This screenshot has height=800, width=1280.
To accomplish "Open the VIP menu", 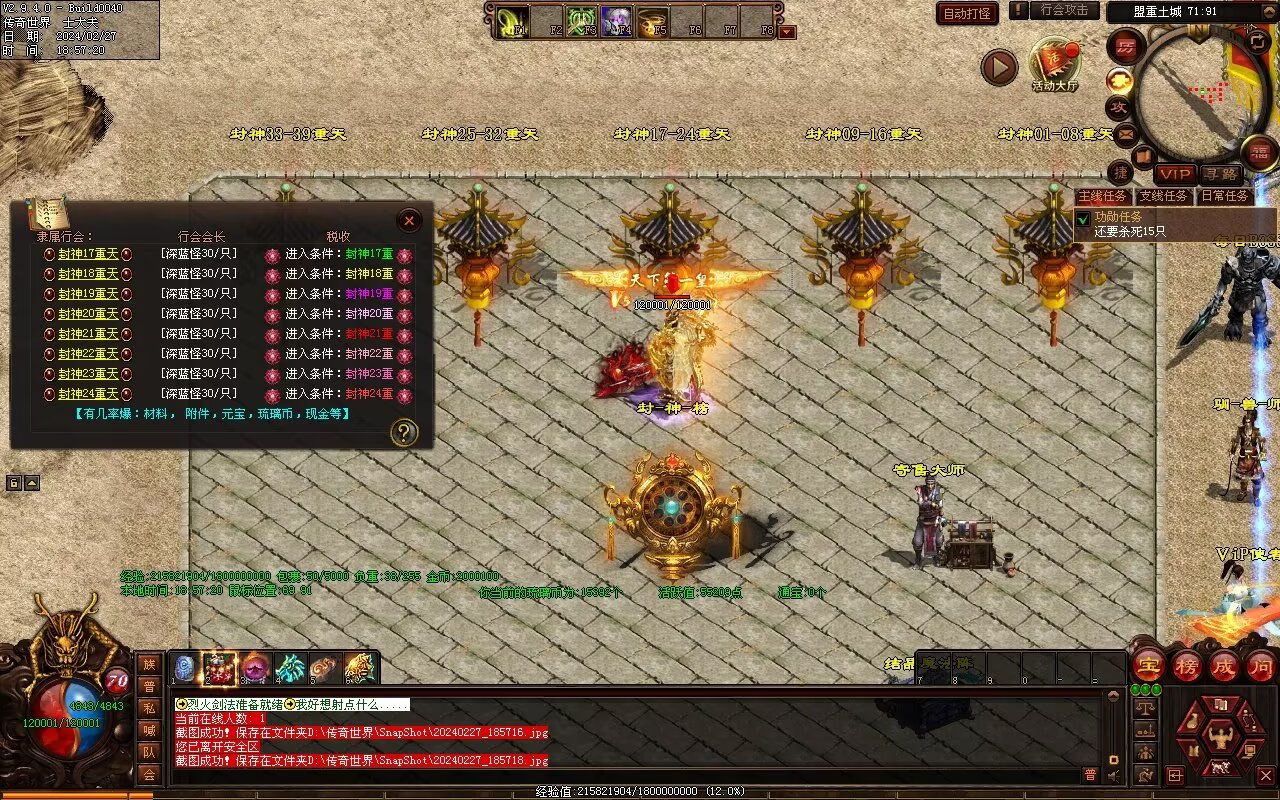I will click(1175, 174).
